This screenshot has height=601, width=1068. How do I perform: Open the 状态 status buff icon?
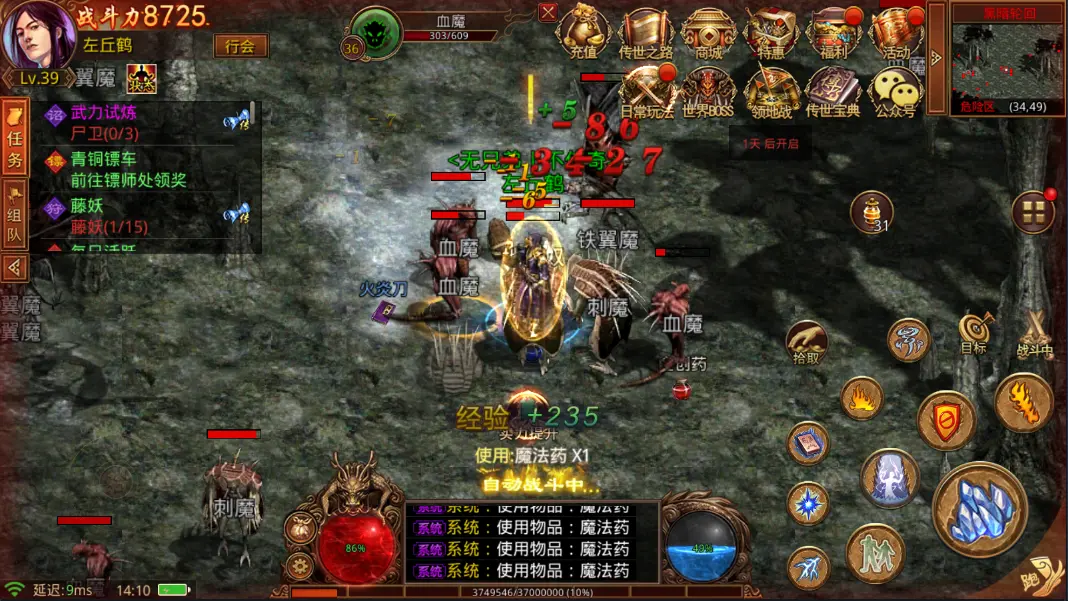click(141, 78)
